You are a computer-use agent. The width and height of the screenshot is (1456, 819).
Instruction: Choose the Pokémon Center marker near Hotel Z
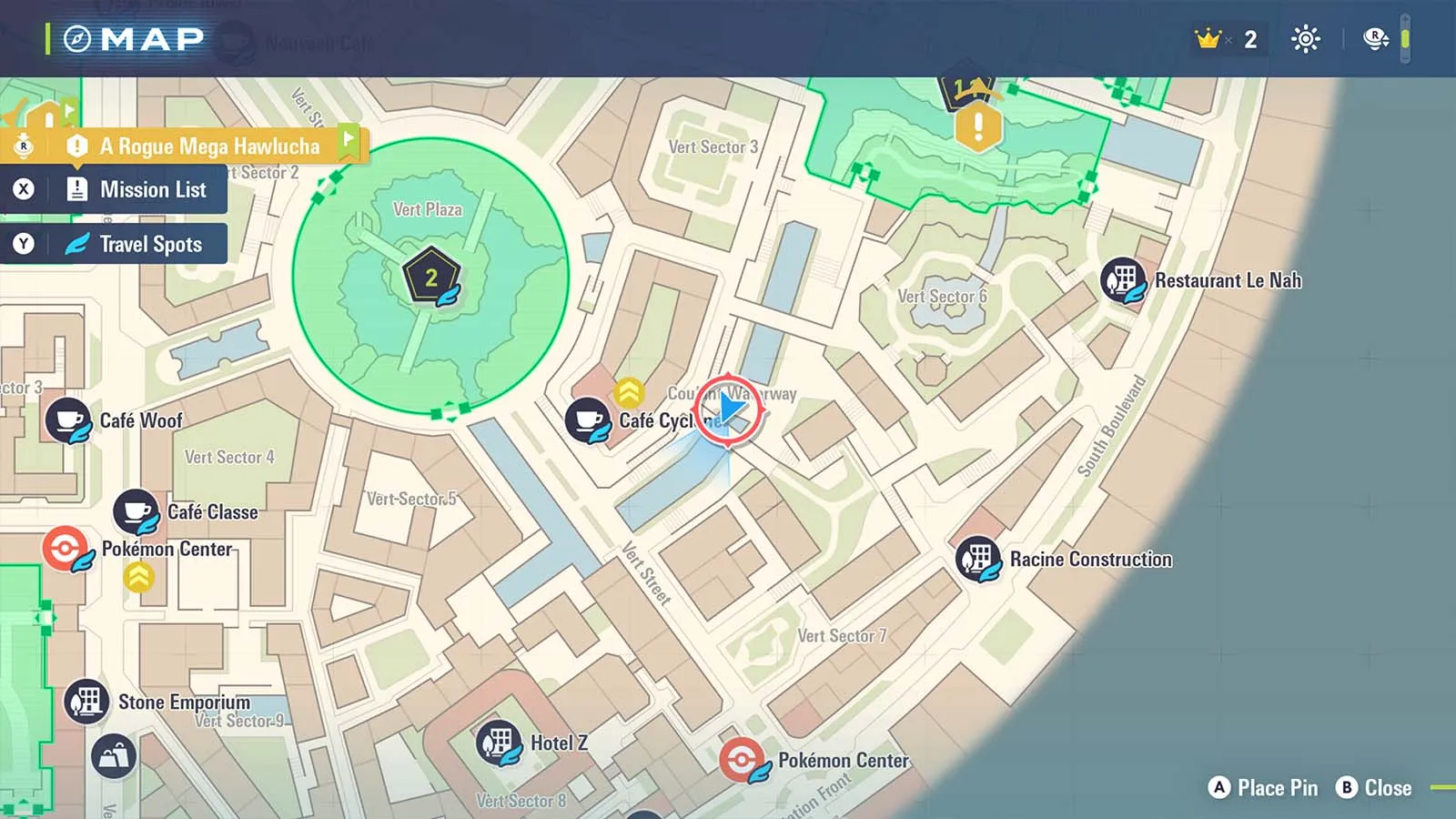click(x=743, y=760)
